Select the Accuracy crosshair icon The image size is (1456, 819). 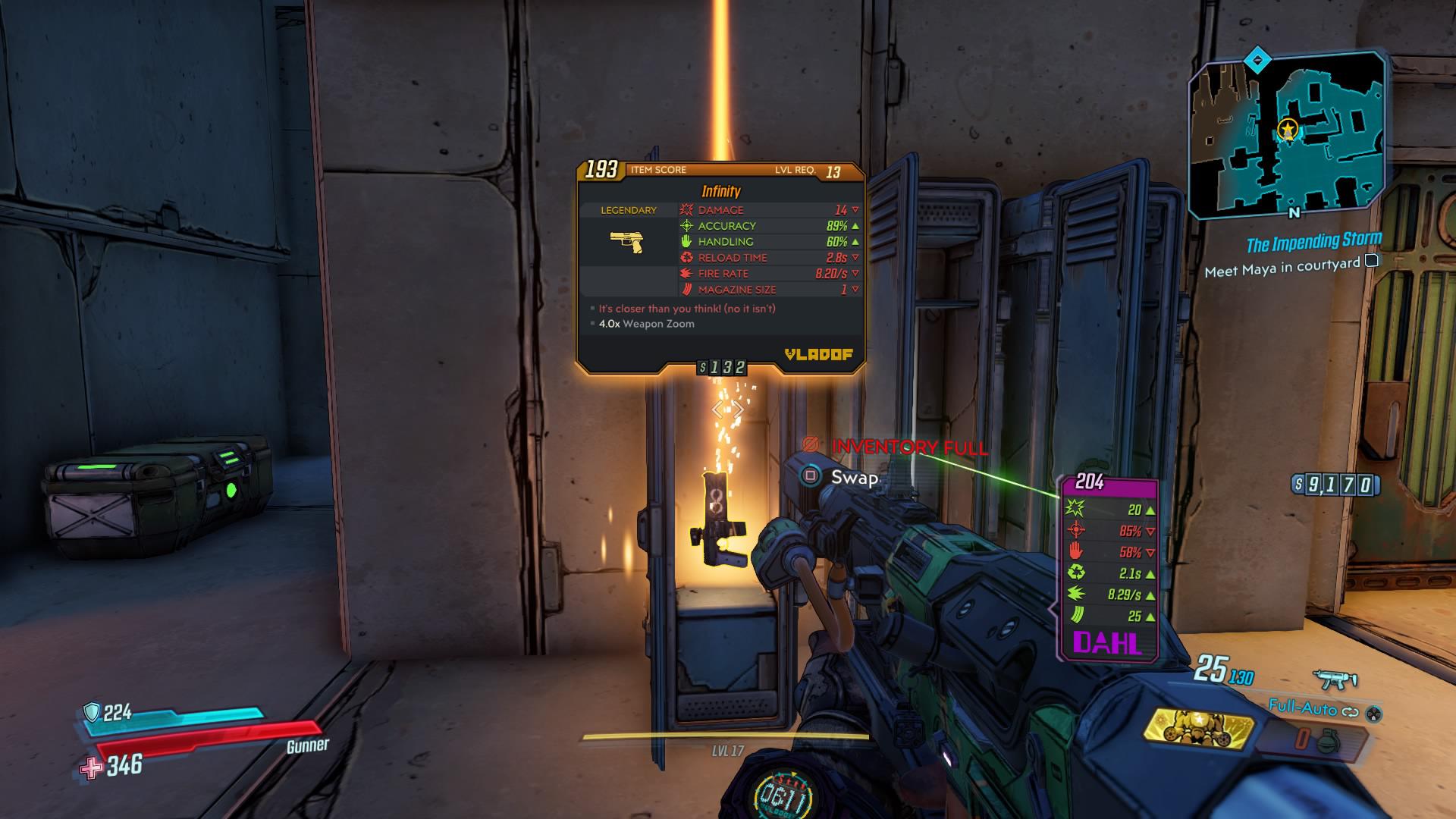pyautogui.click(x=686, y=226)
